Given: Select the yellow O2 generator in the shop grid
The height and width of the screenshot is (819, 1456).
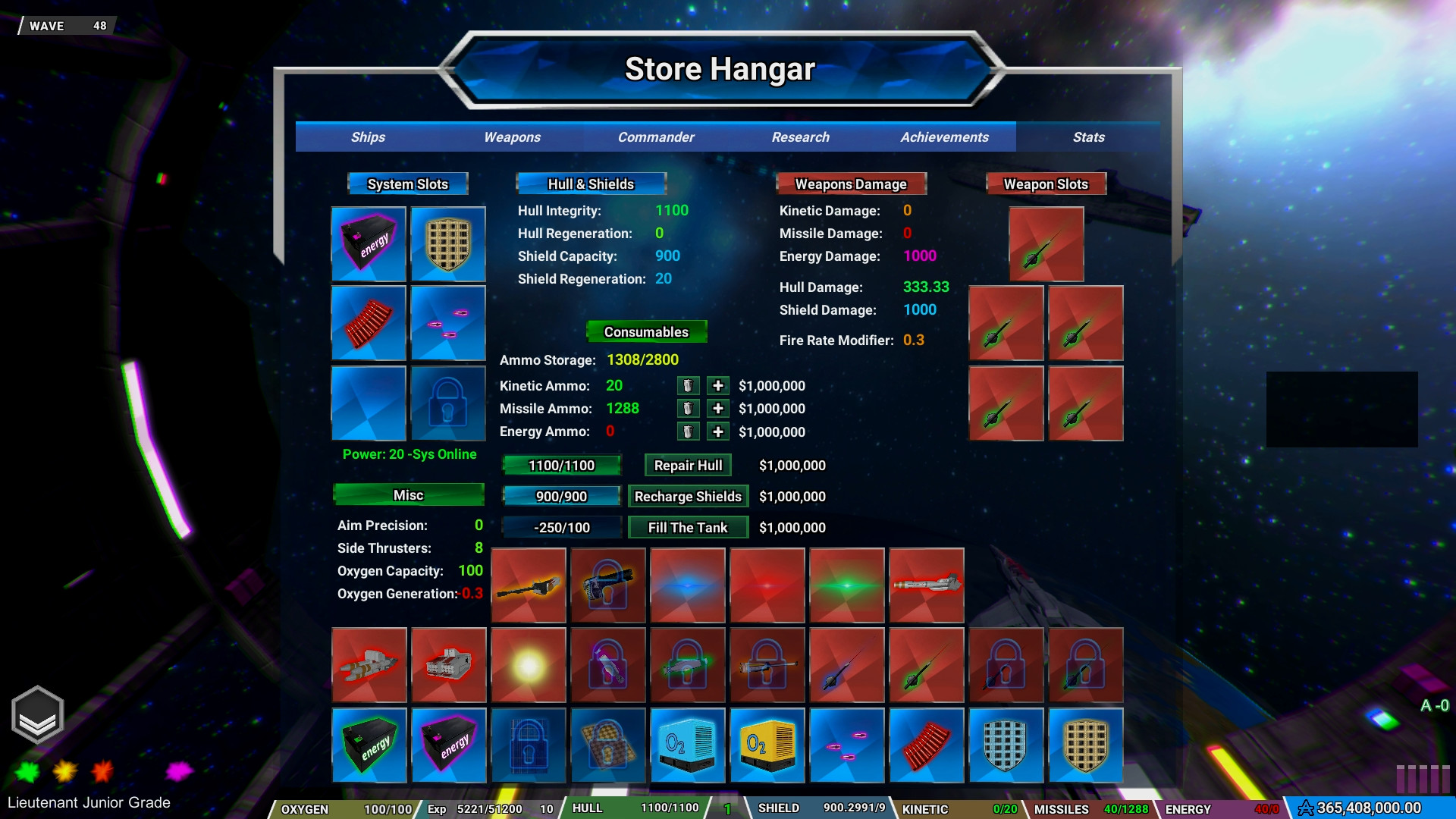Looking at the screenshot, I should tap(767, 745).
